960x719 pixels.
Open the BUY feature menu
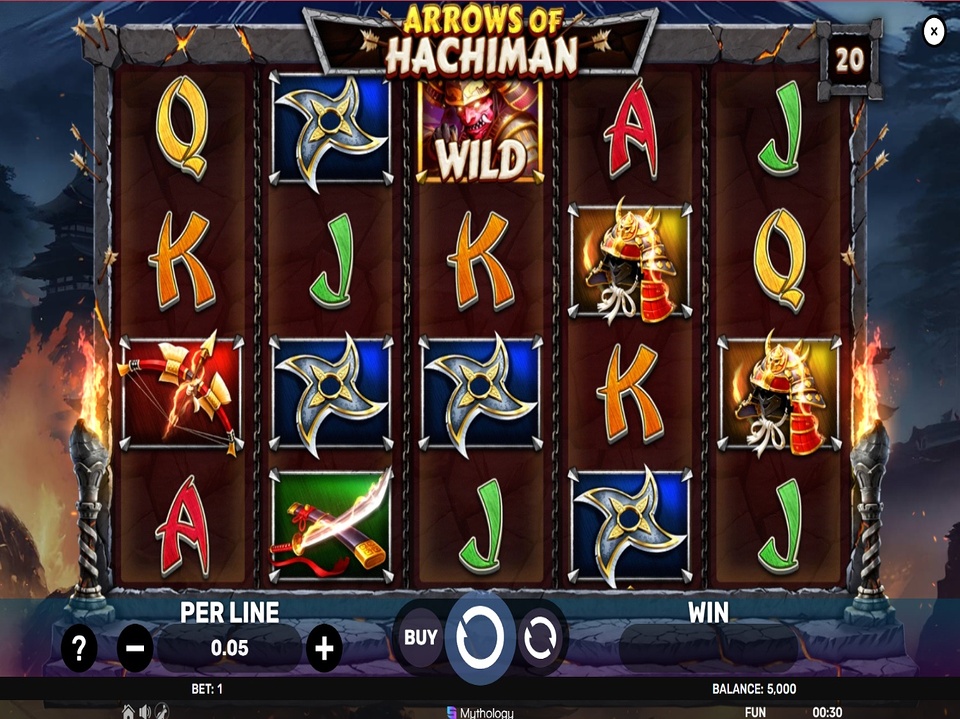(421, 637)
